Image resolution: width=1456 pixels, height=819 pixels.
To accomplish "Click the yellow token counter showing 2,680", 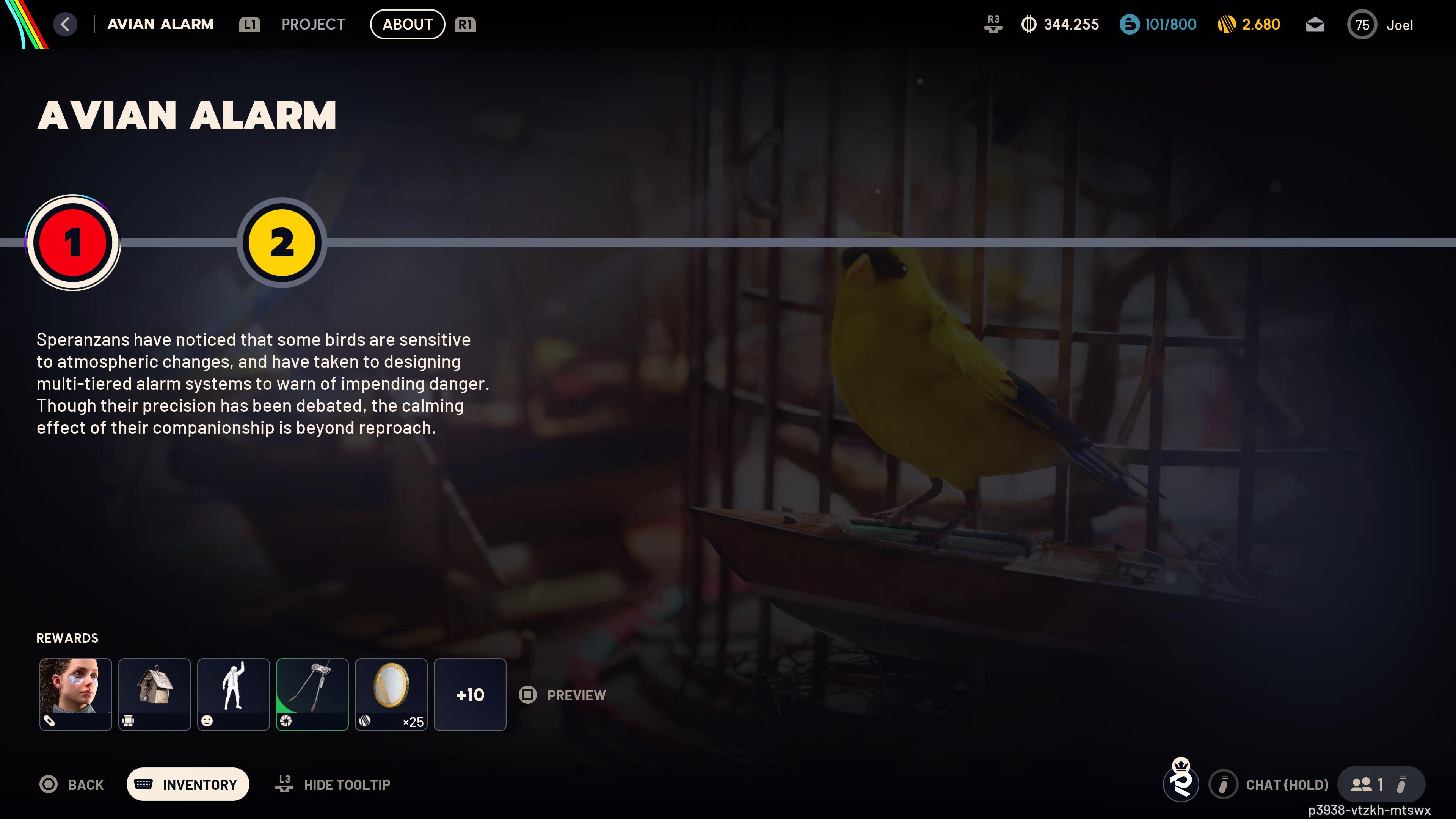I will pyautogui.click(x=1250, y=24).
